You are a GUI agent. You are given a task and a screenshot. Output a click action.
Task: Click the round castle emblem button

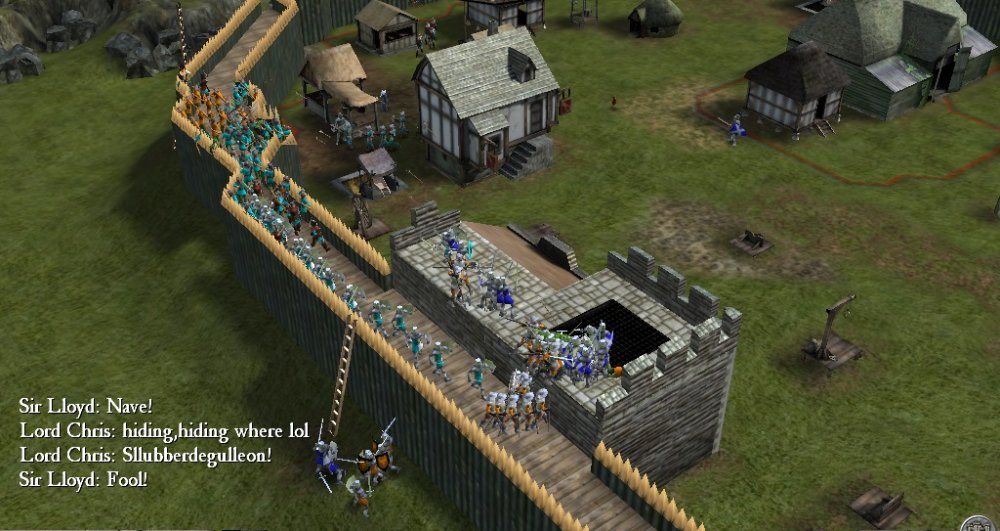click(977, 524)
